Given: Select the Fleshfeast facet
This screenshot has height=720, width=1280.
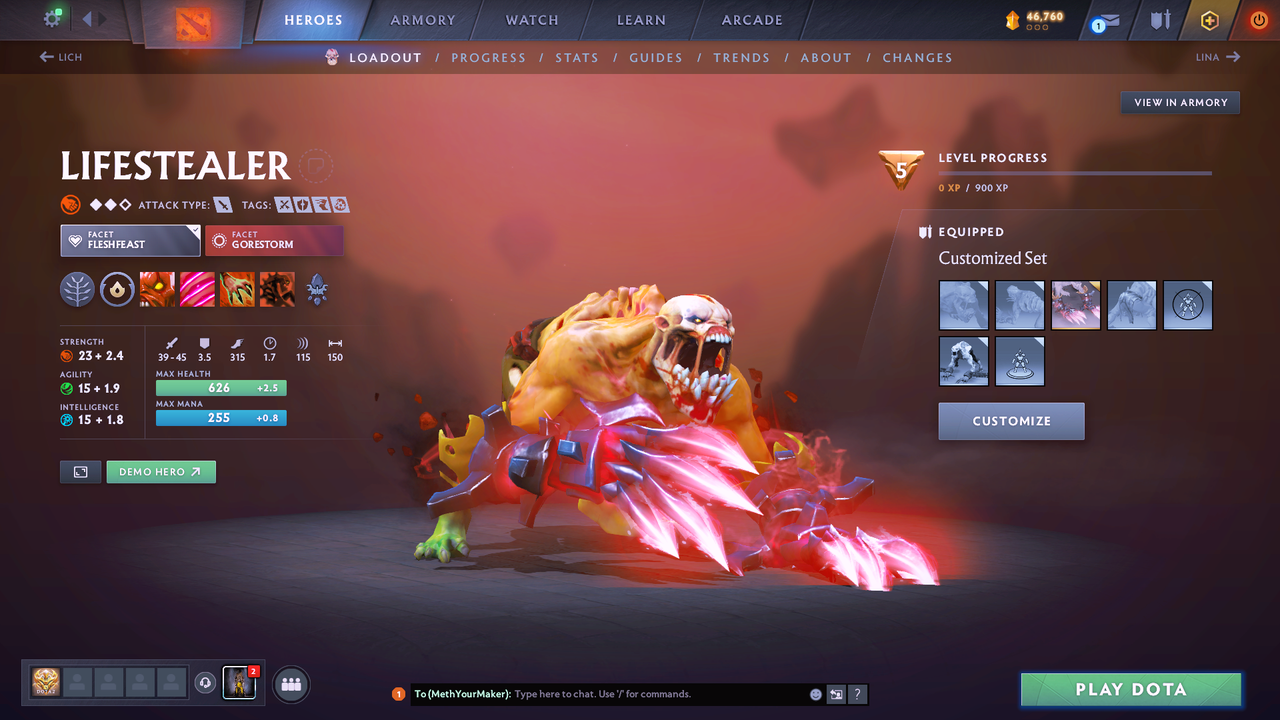Looking at the screenshot, I should point(130,240).
